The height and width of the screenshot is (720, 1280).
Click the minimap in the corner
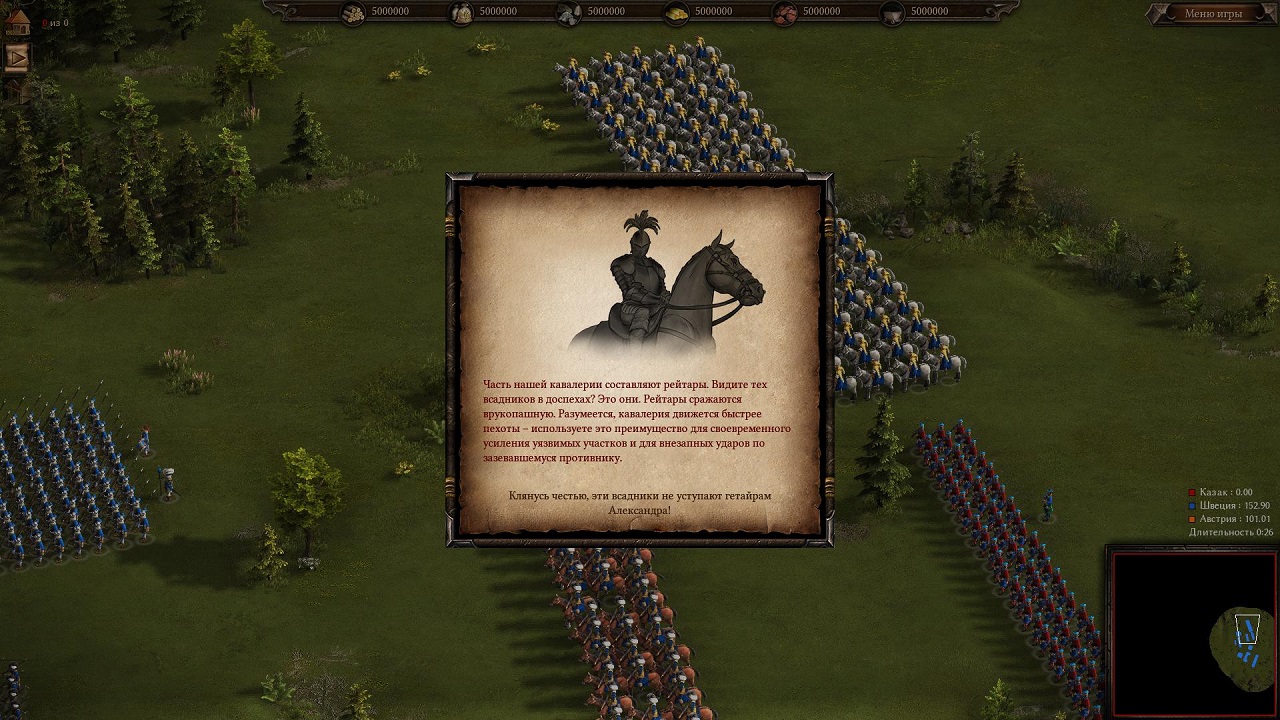click(1193, 632)
